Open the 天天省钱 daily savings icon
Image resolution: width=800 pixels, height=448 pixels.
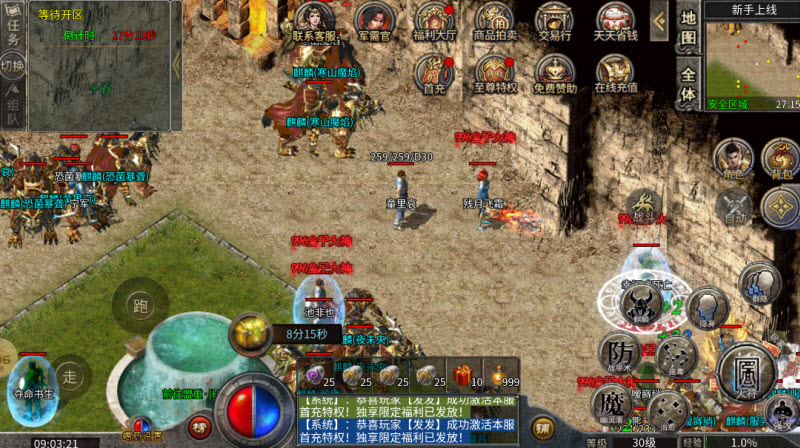coord(616,20)
